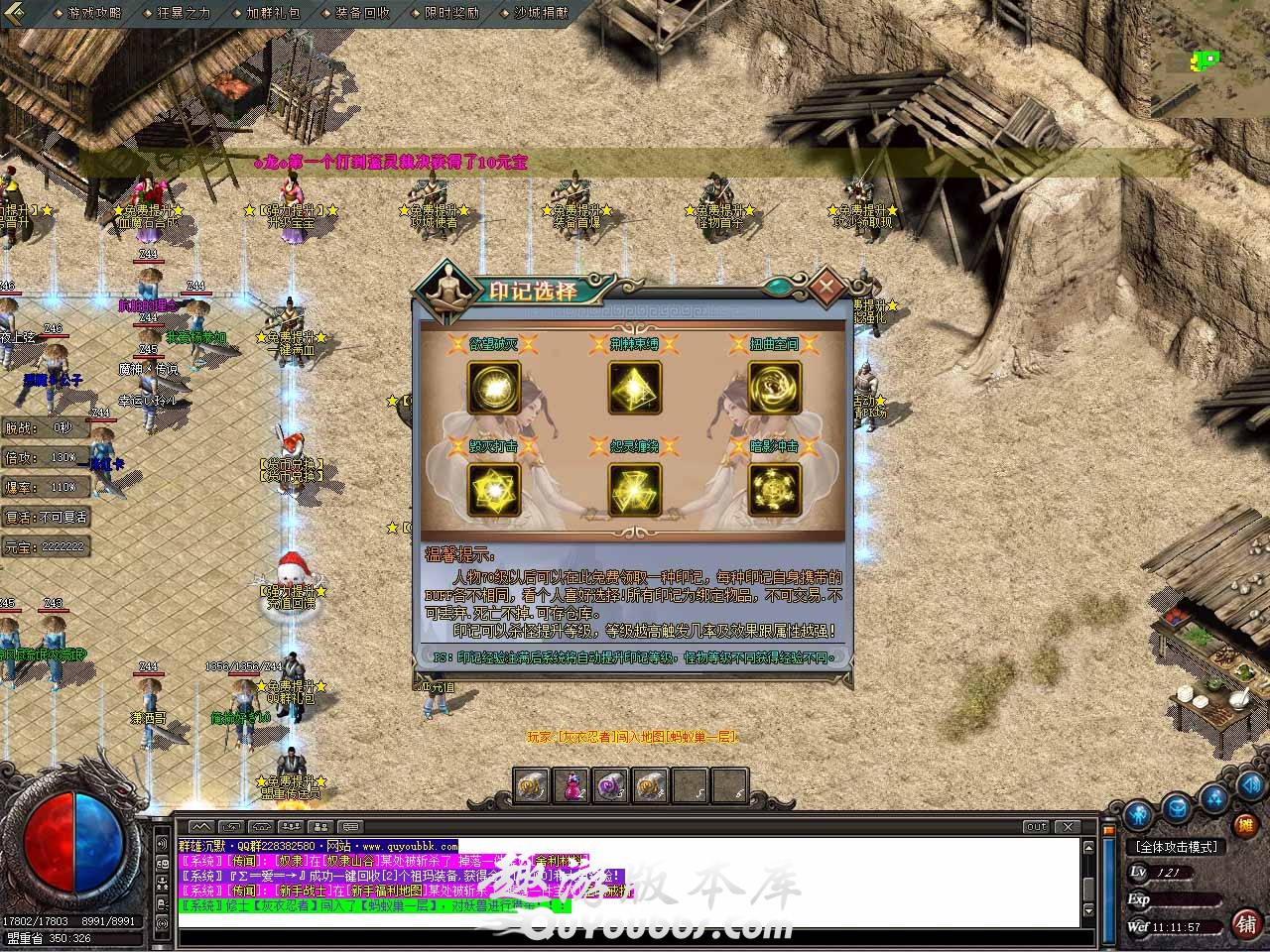The height and width of the screenshot is (952, 1270).
Task: Close the chat panel with its X button
Action: [x=1067, y=826]
